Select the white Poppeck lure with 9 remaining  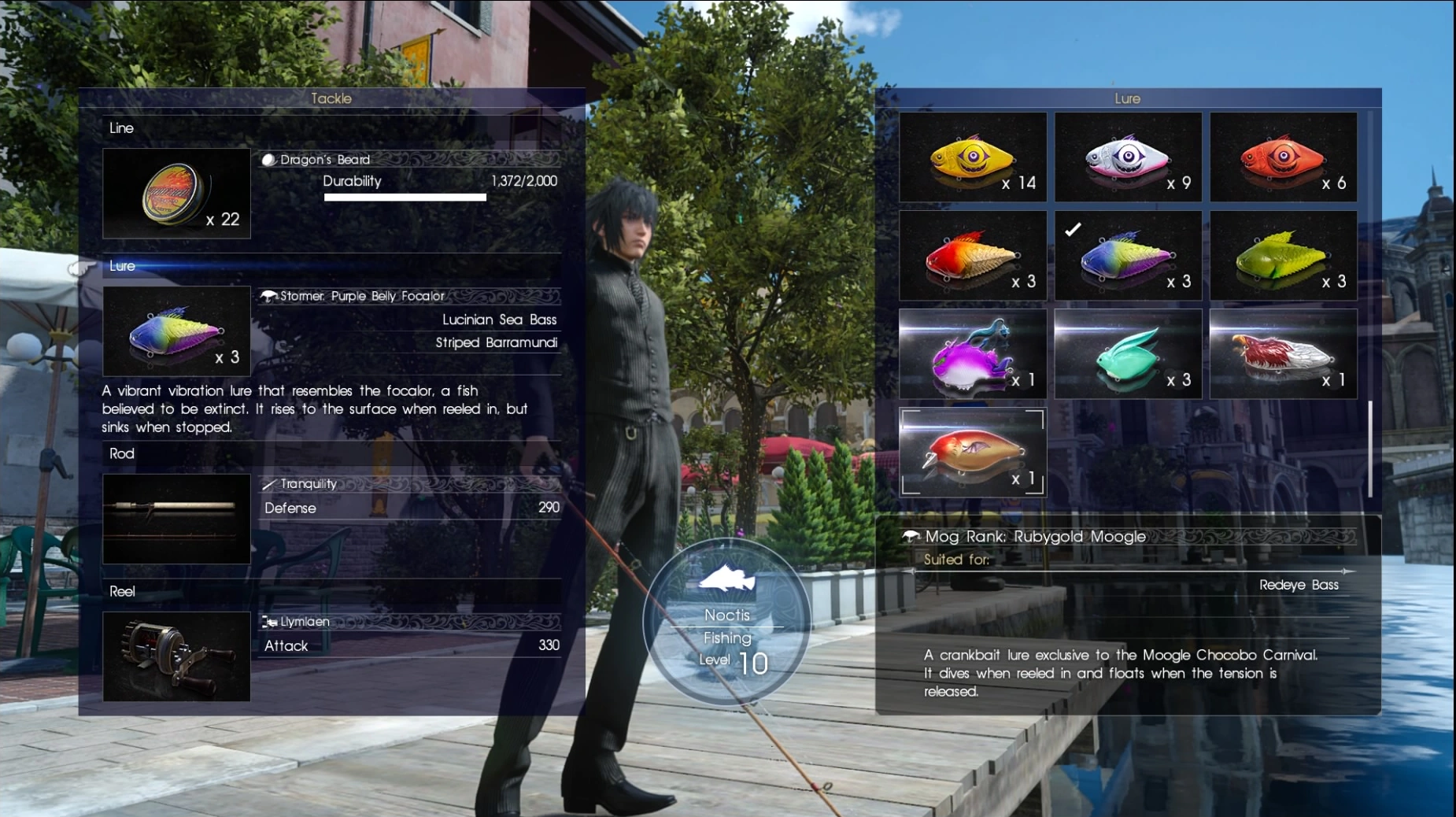[x=1129, y=157]
